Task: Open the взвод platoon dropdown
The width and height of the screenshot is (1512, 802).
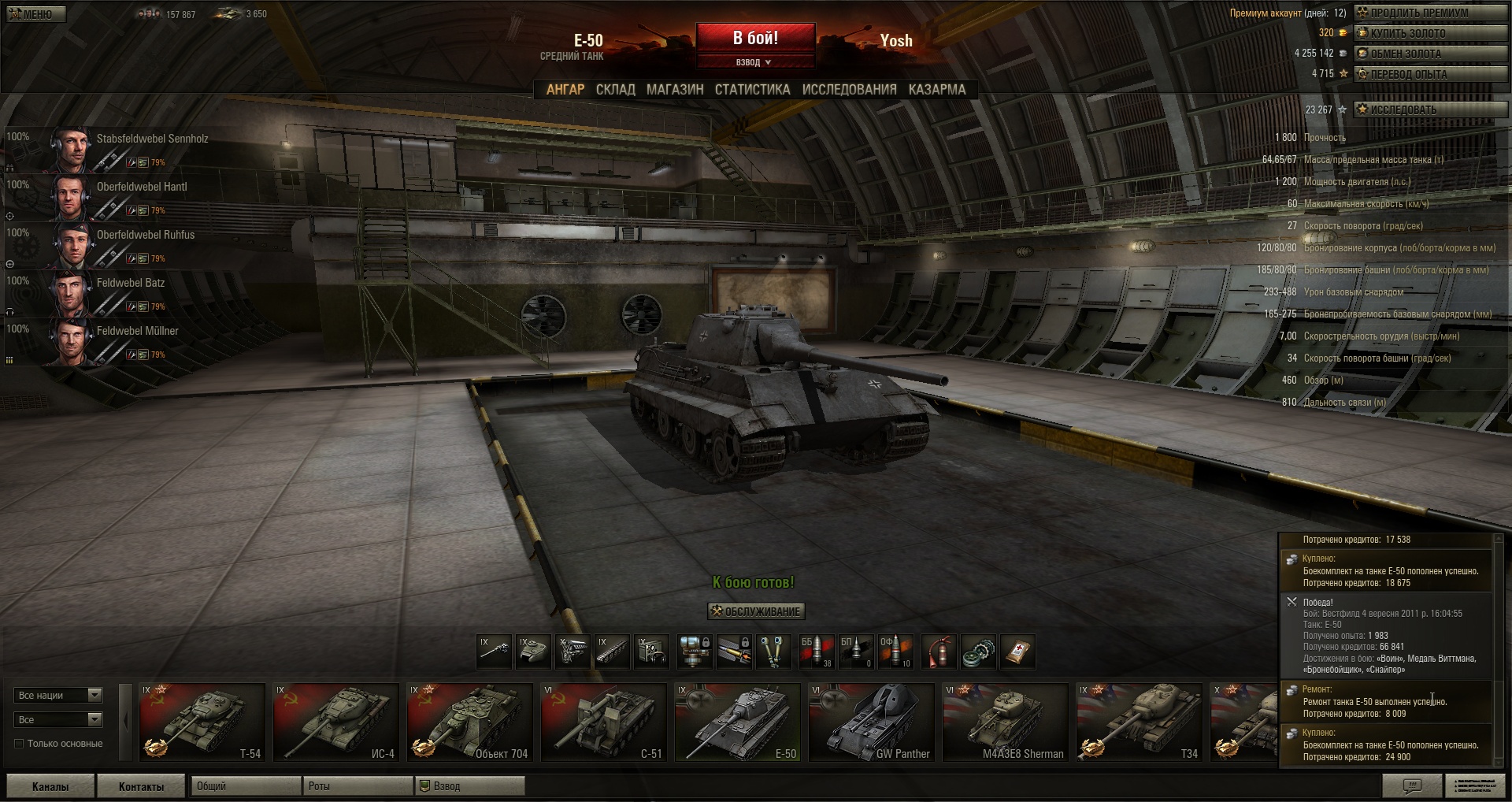Action: tap(754, 62)
